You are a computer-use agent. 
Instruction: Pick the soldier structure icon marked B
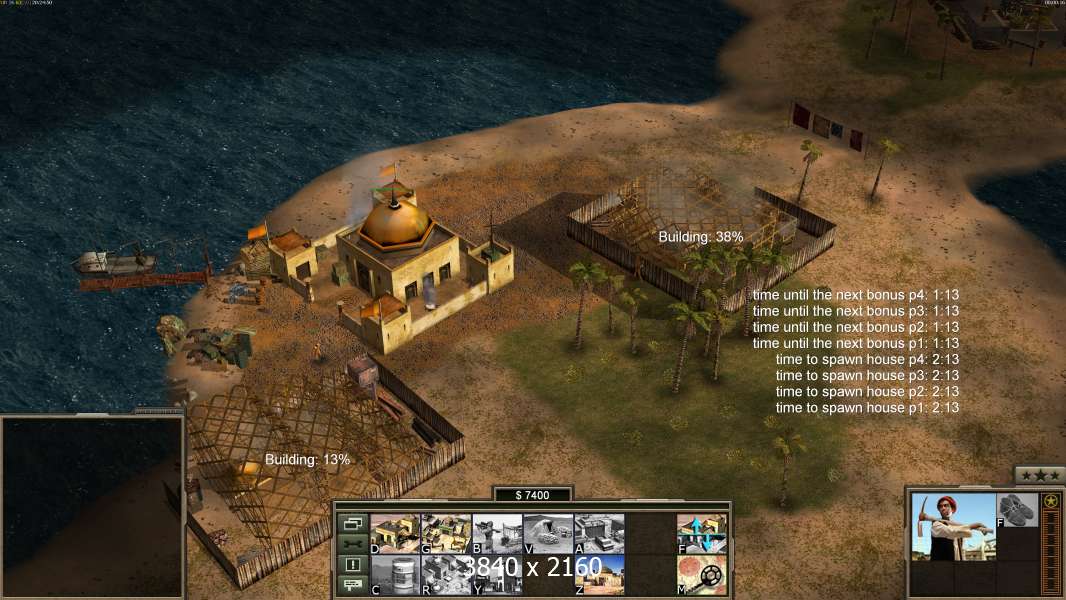coord(497,533)
